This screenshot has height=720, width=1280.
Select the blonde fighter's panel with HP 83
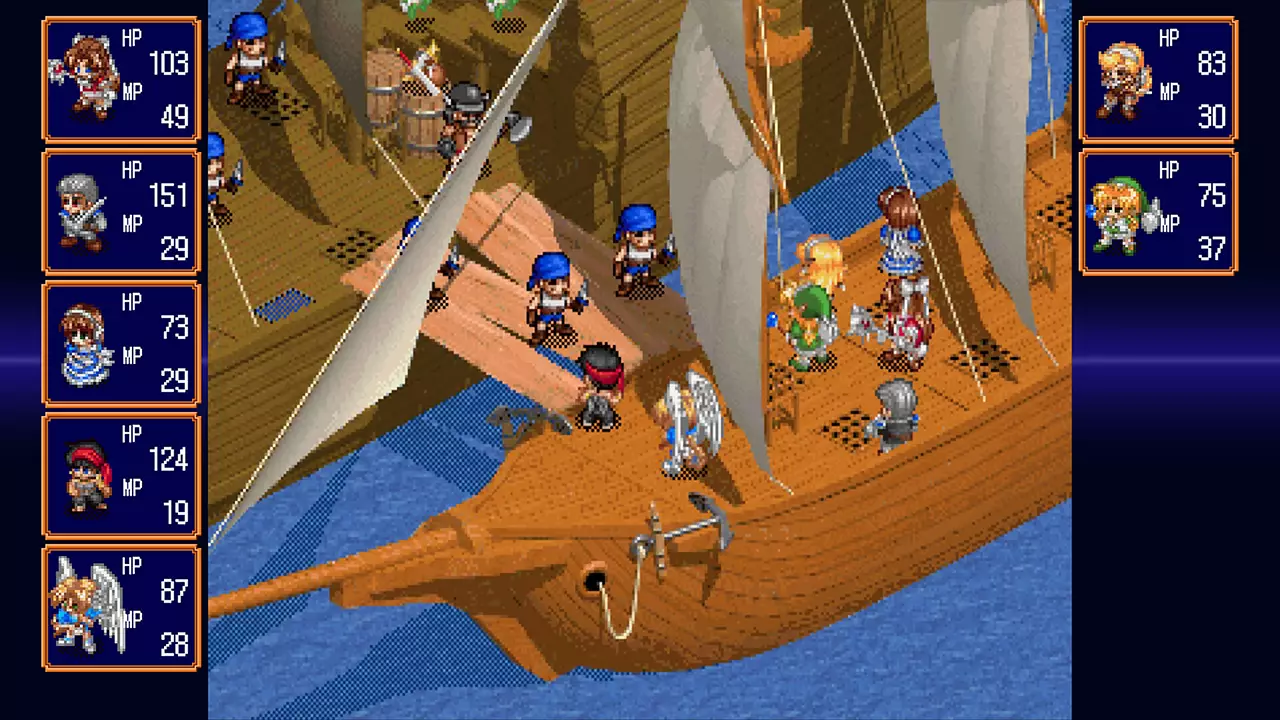point(1158,79)
